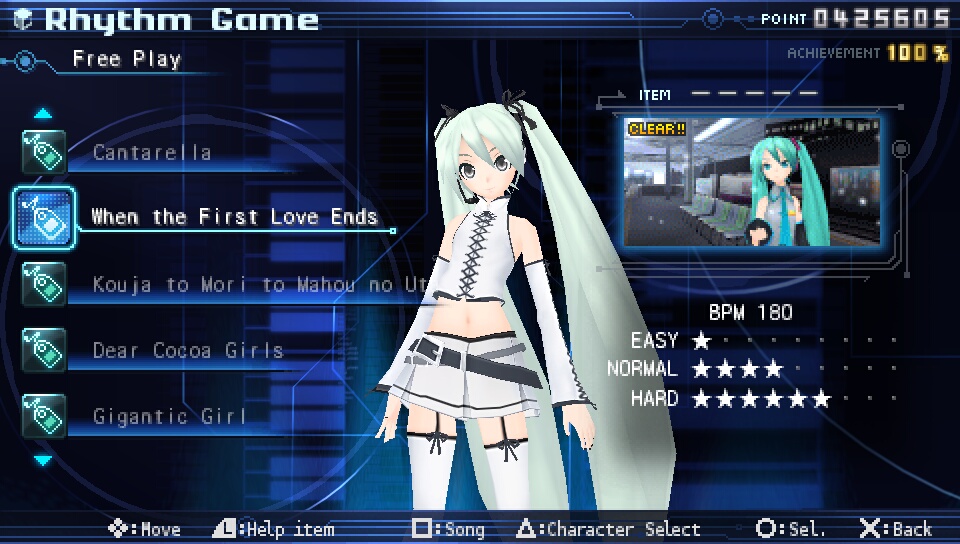Screen dimensions: 960x544
Task: Open the song preview thumbnail marked CLEAR
Action: [751, 182]
